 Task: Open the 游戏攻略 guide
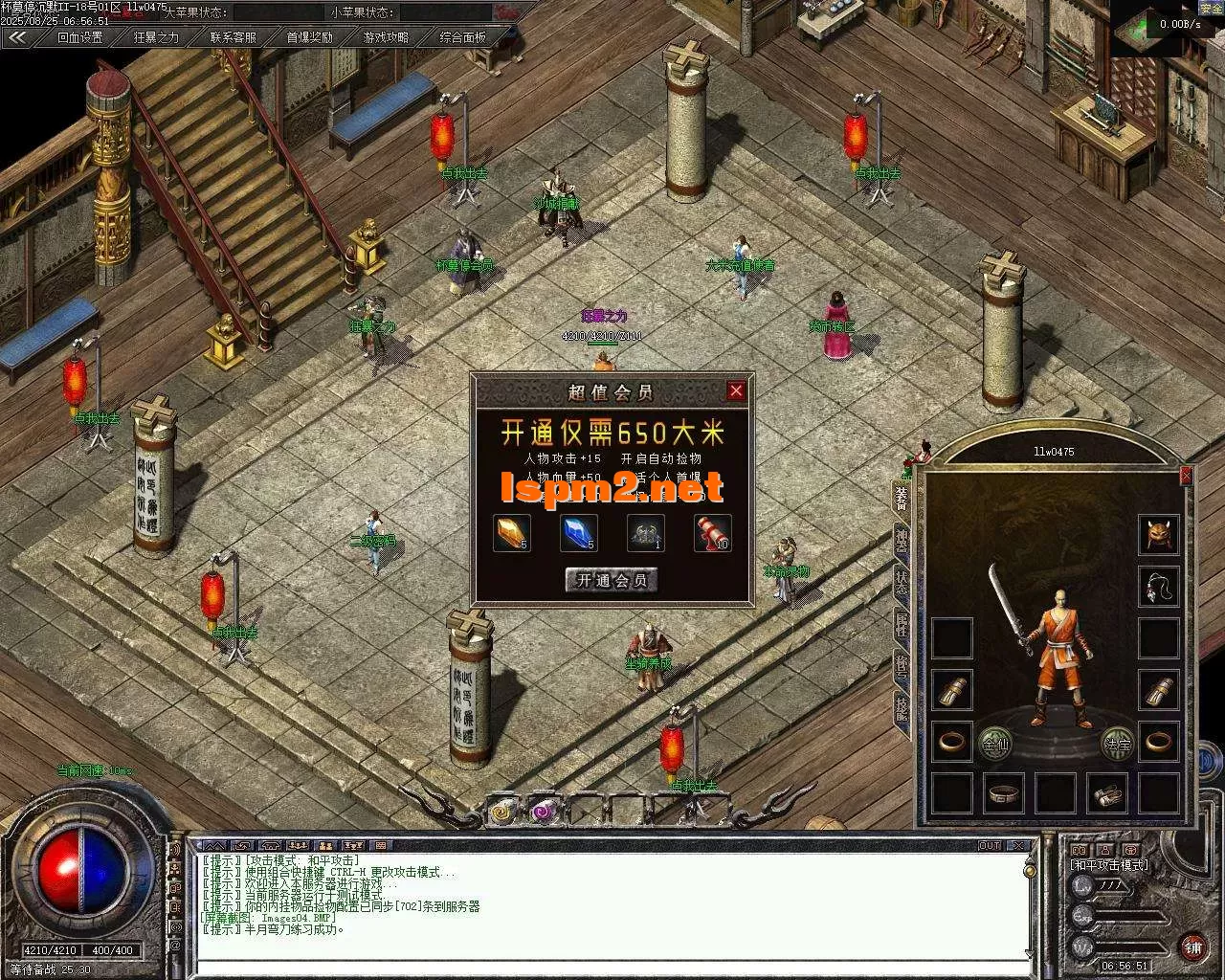(386, 37)
